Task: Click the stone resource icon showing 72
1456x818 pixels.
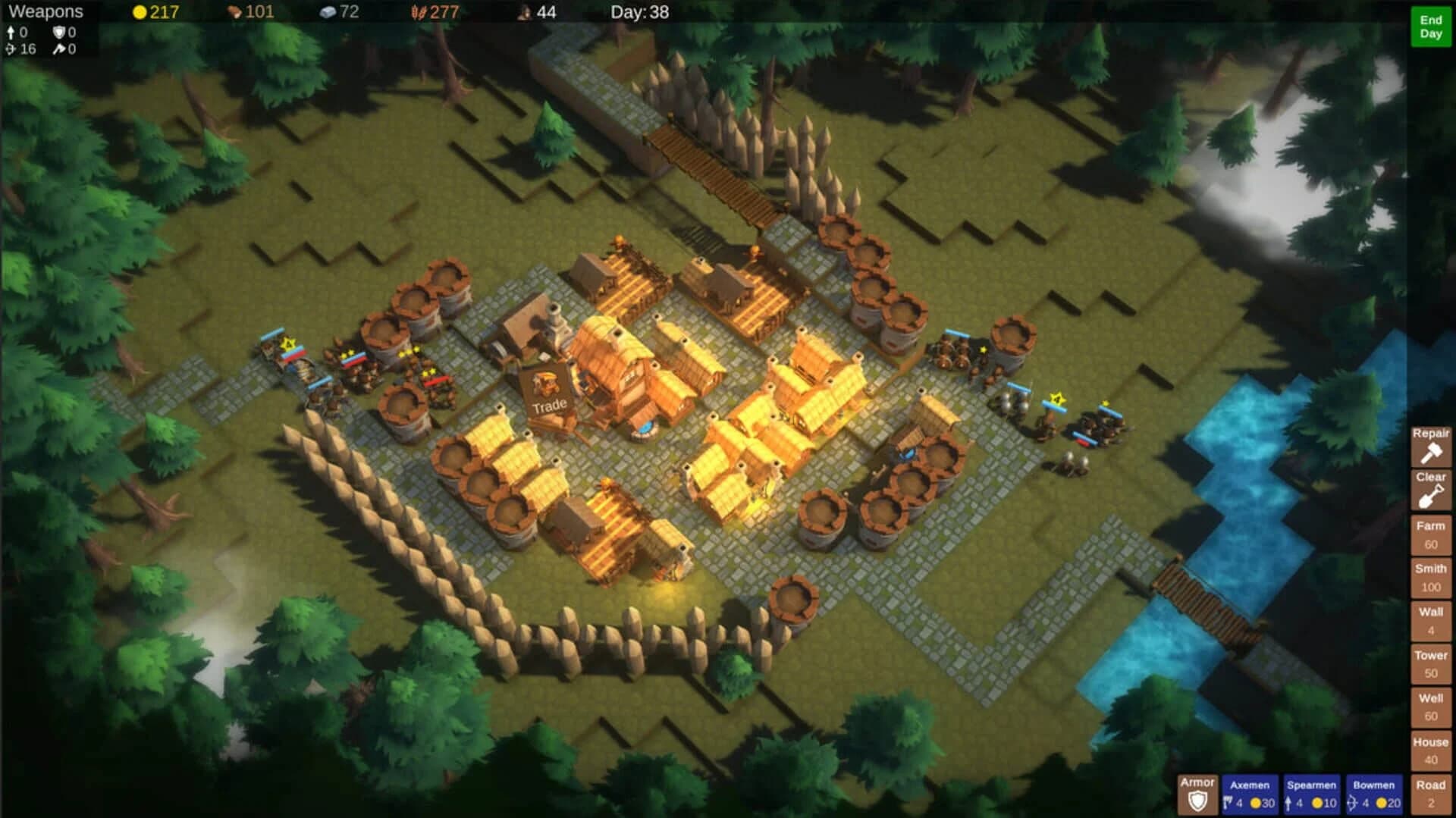Action: click(x=328, y=12)
